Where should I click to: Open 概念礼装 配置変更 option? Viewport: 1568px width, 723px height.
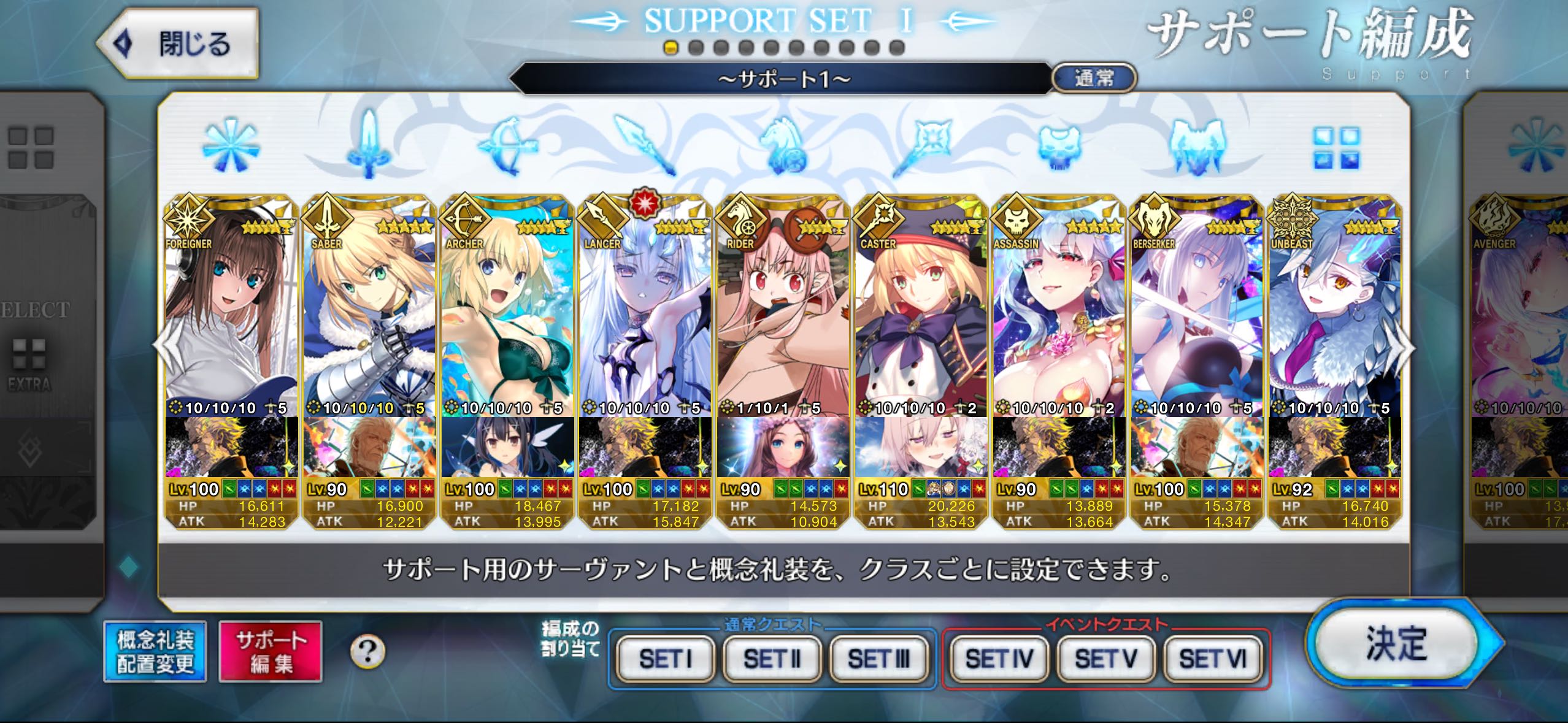click(155, 651)
